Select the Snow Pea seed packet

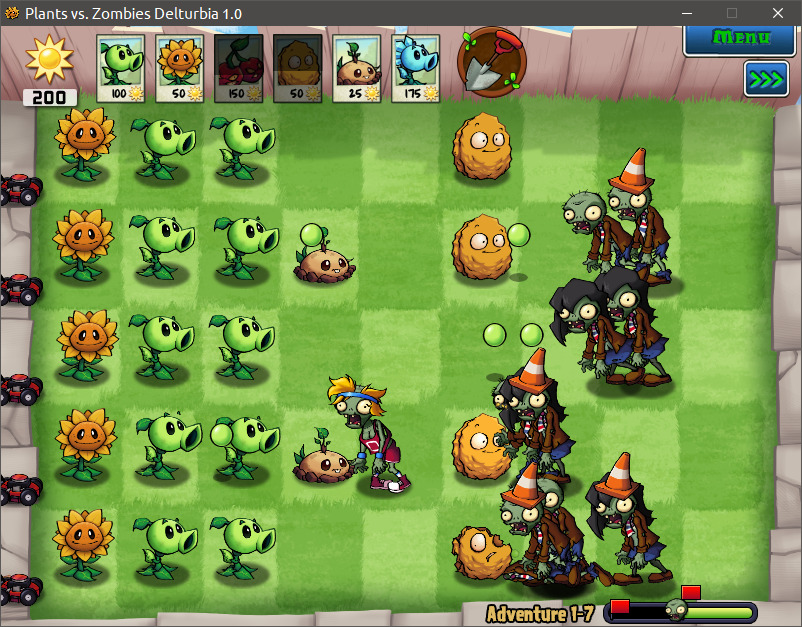click(416, 68)
